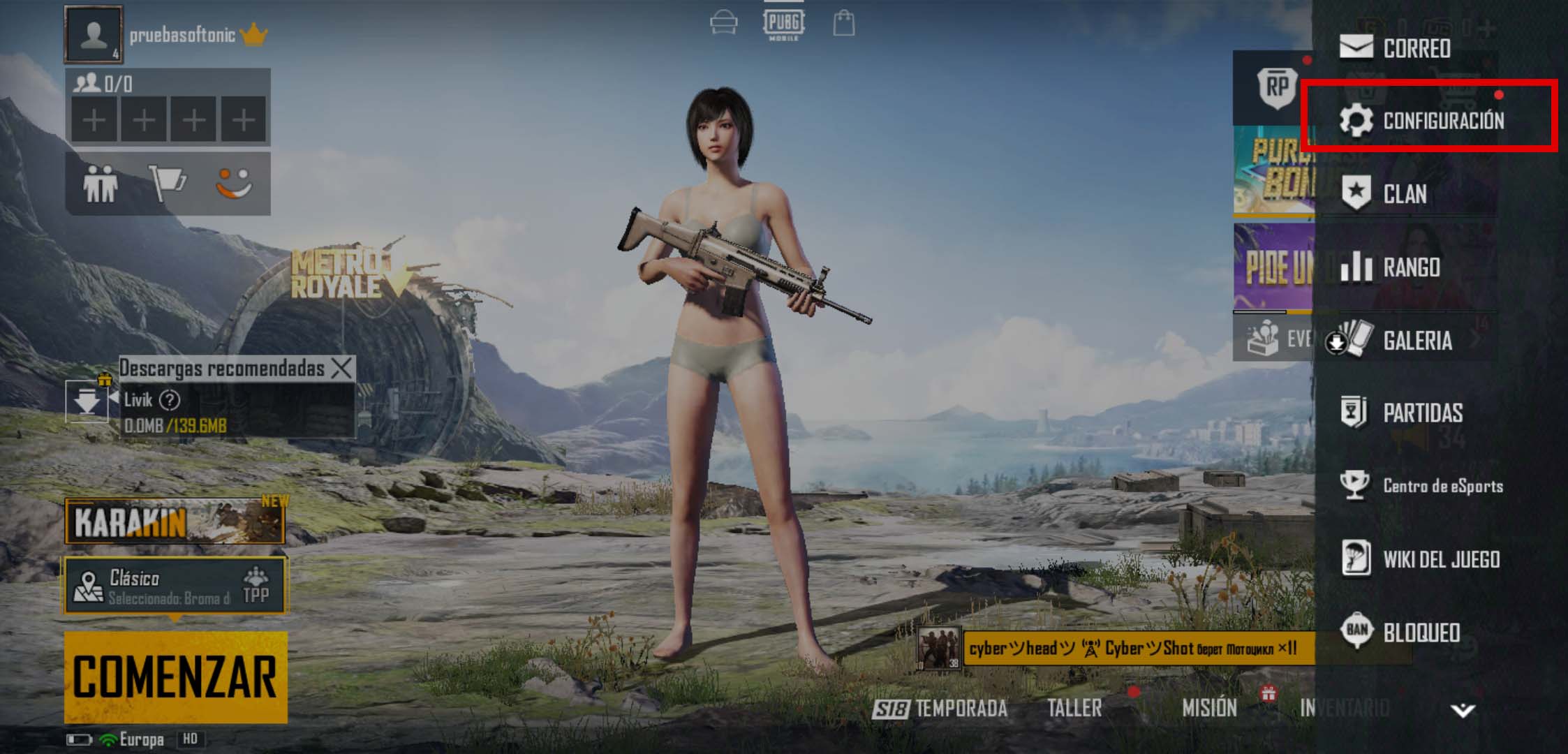
Task: Switch to the Misión tab
Action: pyautogui.click(x=1209, y=708)
